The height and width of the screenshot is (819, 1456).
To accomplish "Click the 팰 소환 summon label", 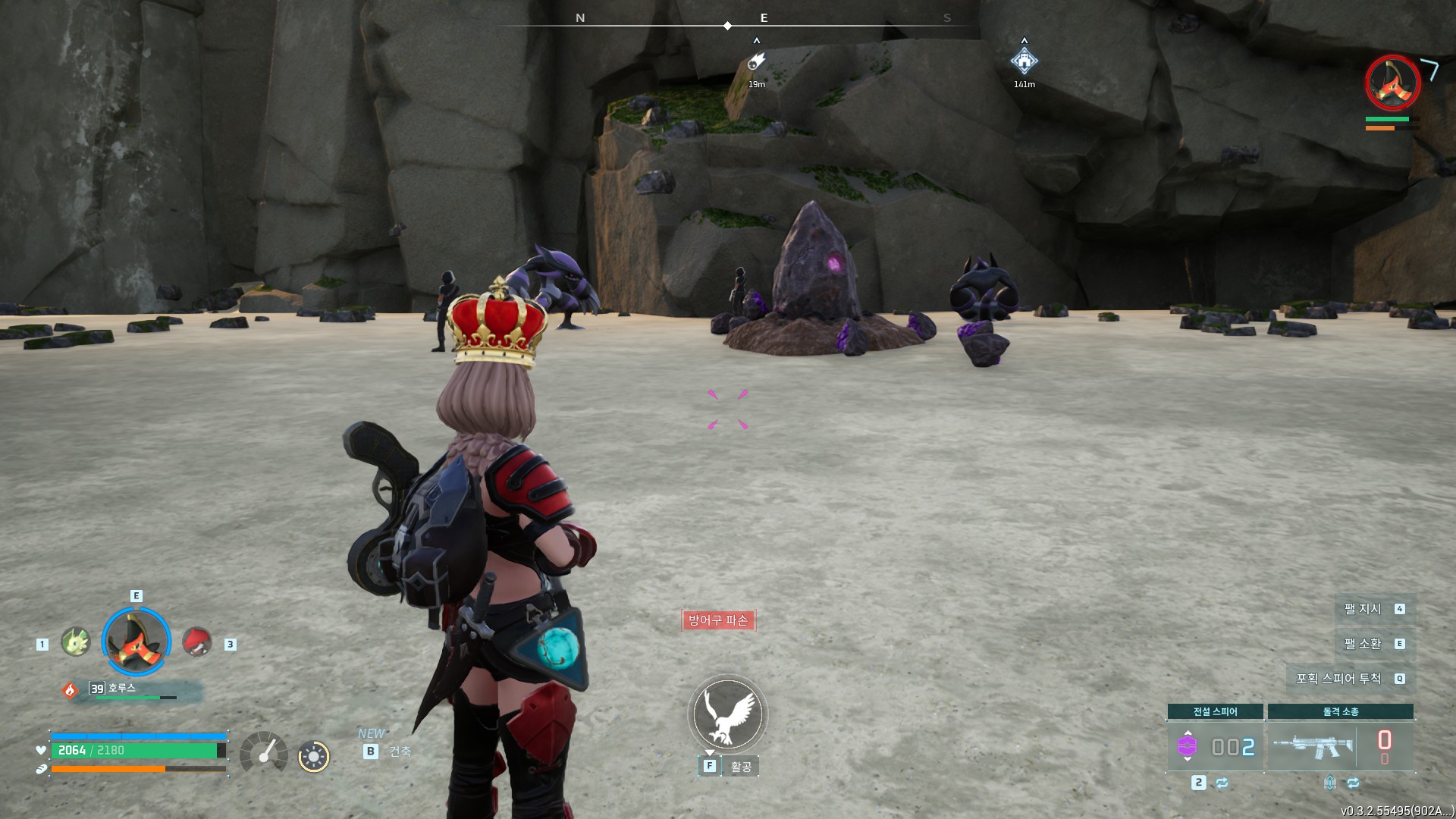I will [1363, 644].
